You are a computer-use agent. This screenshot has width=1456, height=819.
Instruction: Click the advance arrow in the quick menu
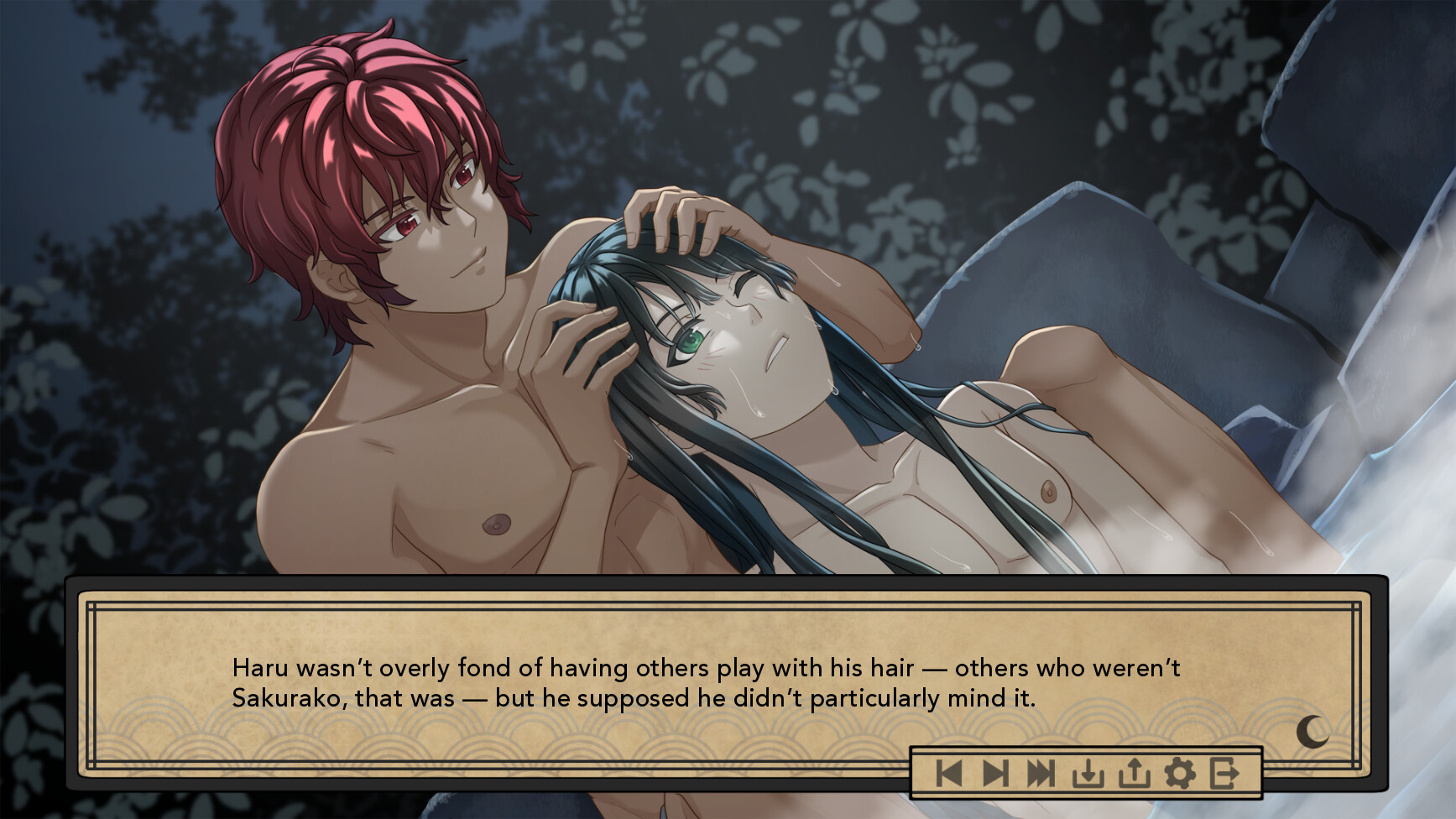tap(997, 772)
